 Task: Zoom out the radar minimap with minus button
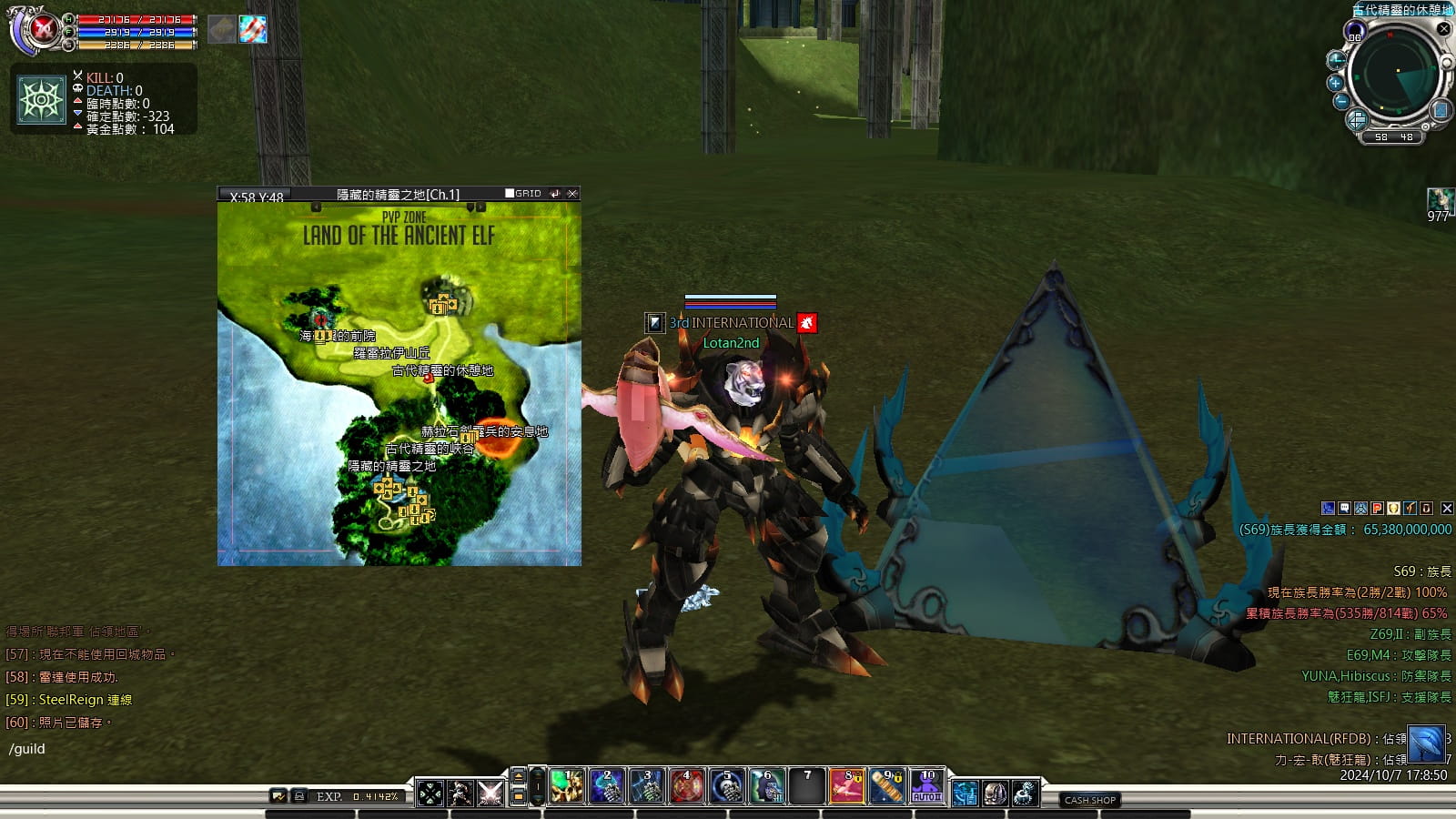[1340, 102]
